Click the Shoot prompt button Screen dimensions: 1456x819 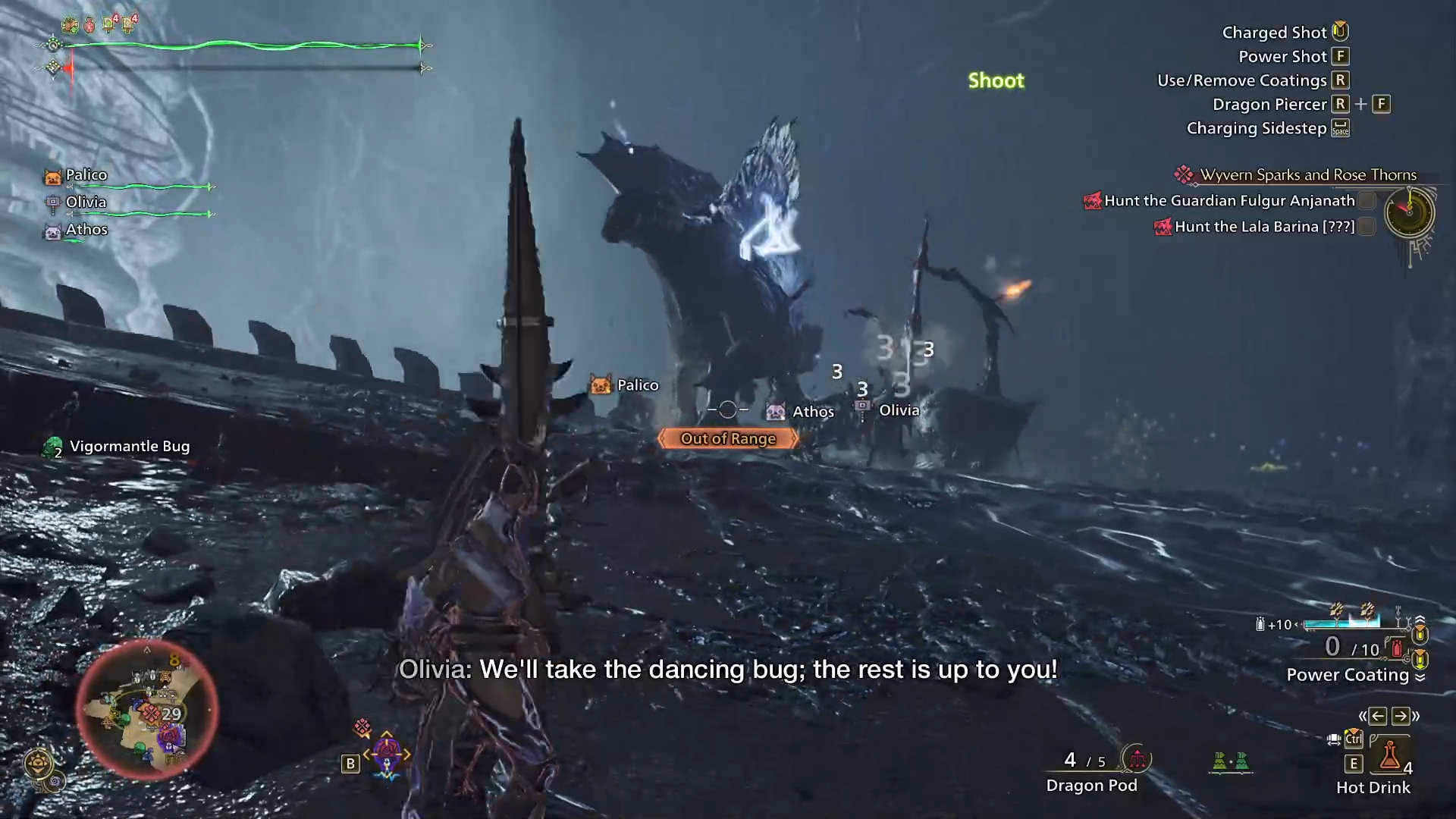coord(996,81)
